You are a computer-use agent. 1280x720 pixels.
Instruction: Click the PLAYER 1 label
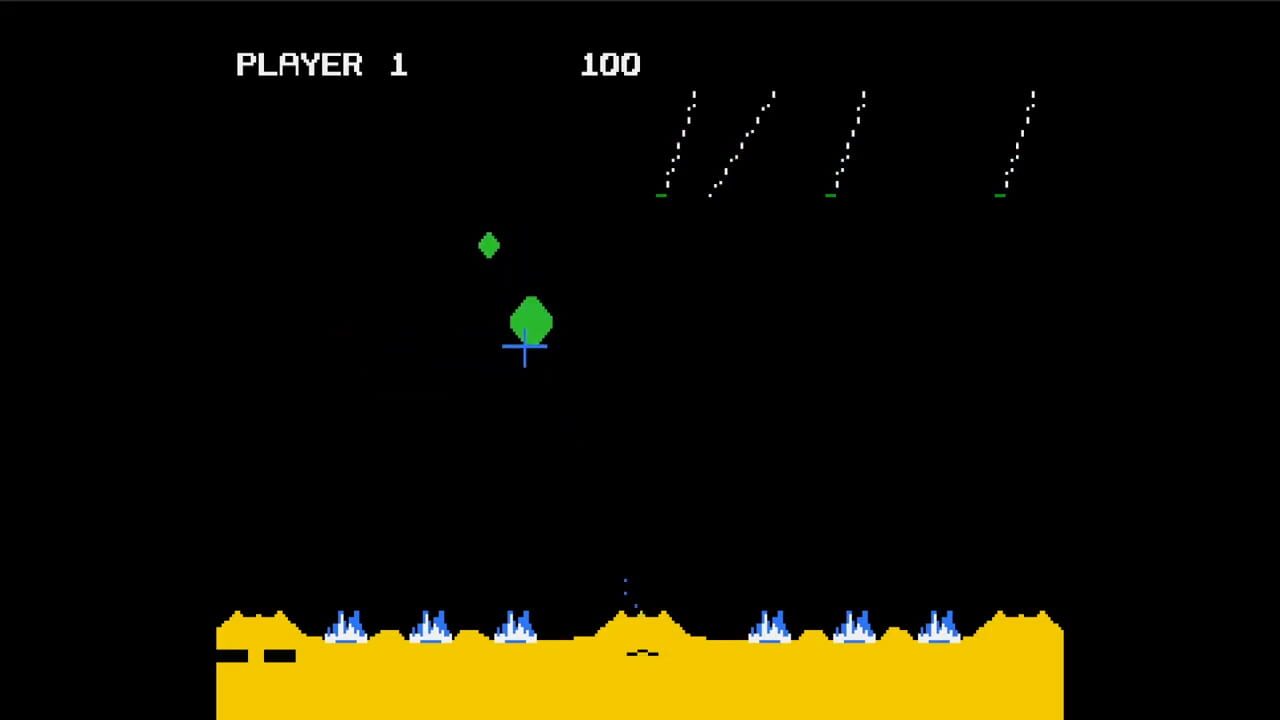point(320,64)
